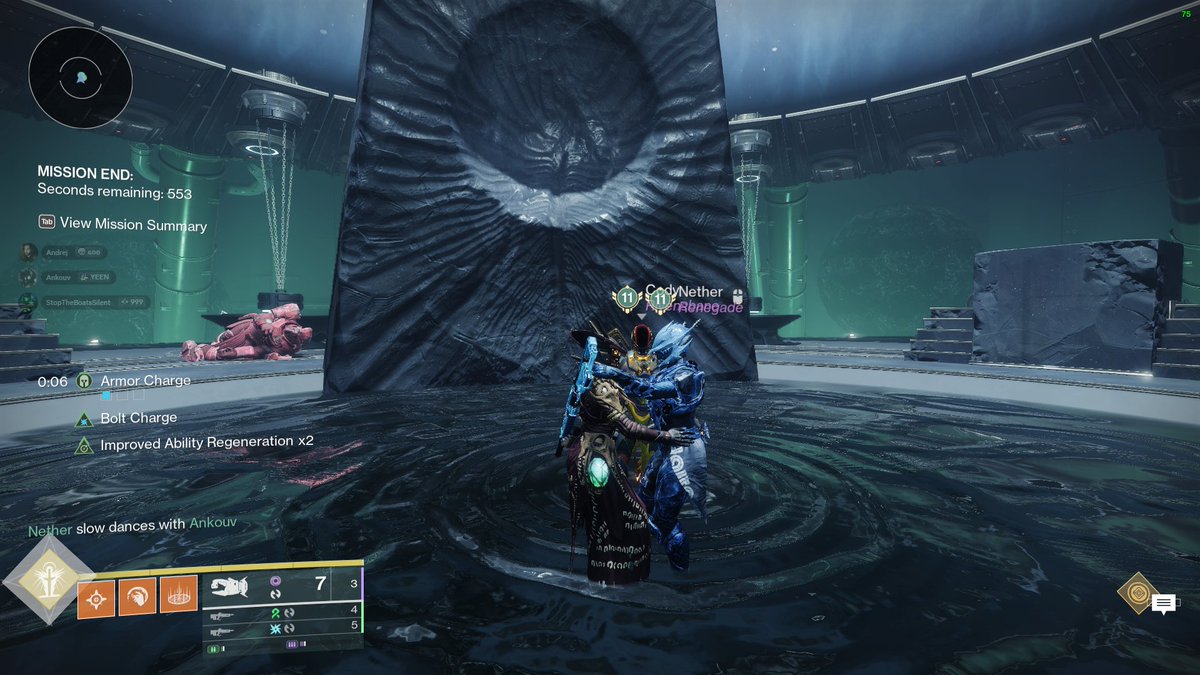The image size is (1200, 675).
Task: Activate the orange fist melee ability
Action: coord(137,597)
